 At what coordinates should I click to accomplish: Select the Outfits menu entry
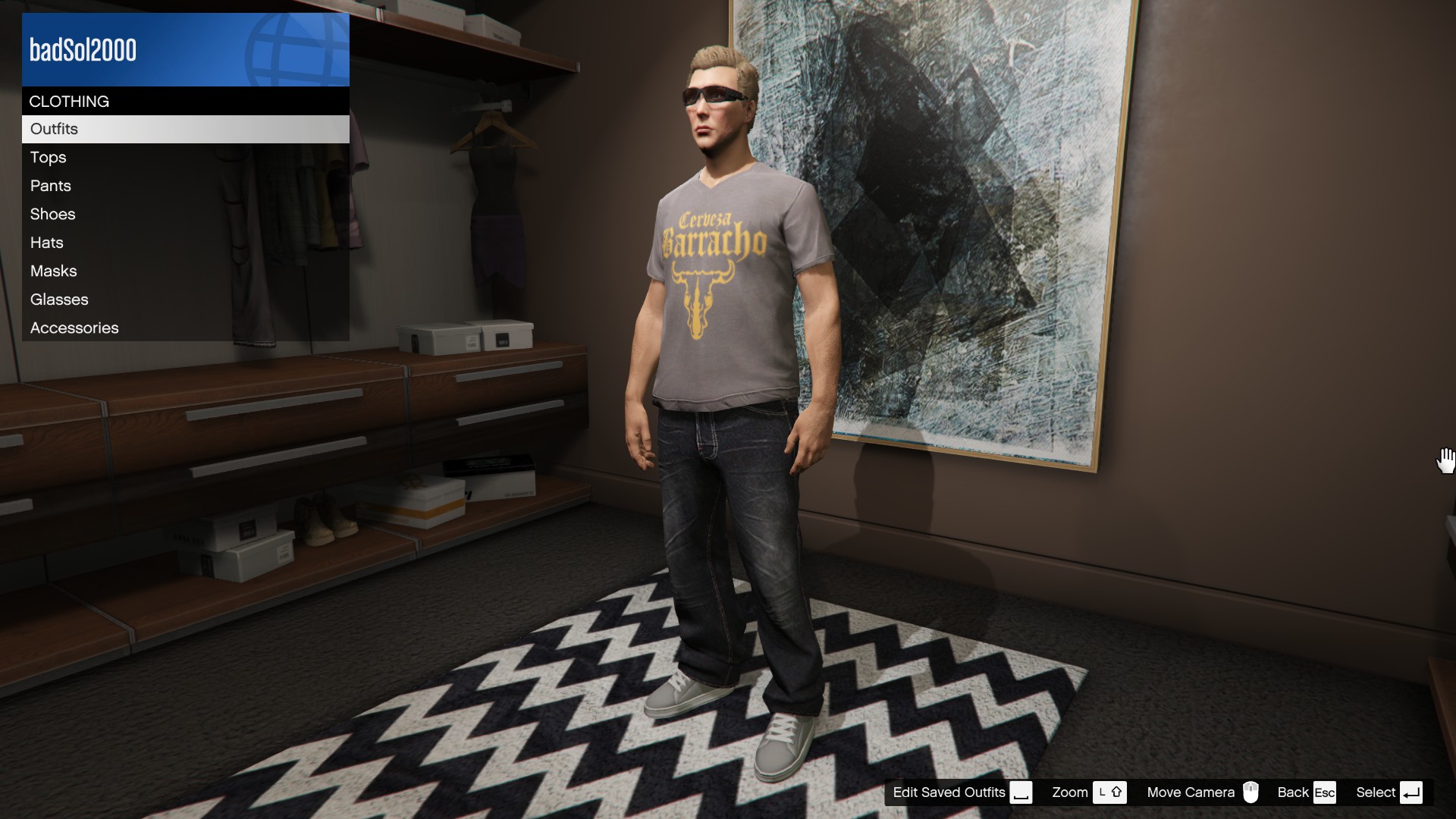pos(185,129)
